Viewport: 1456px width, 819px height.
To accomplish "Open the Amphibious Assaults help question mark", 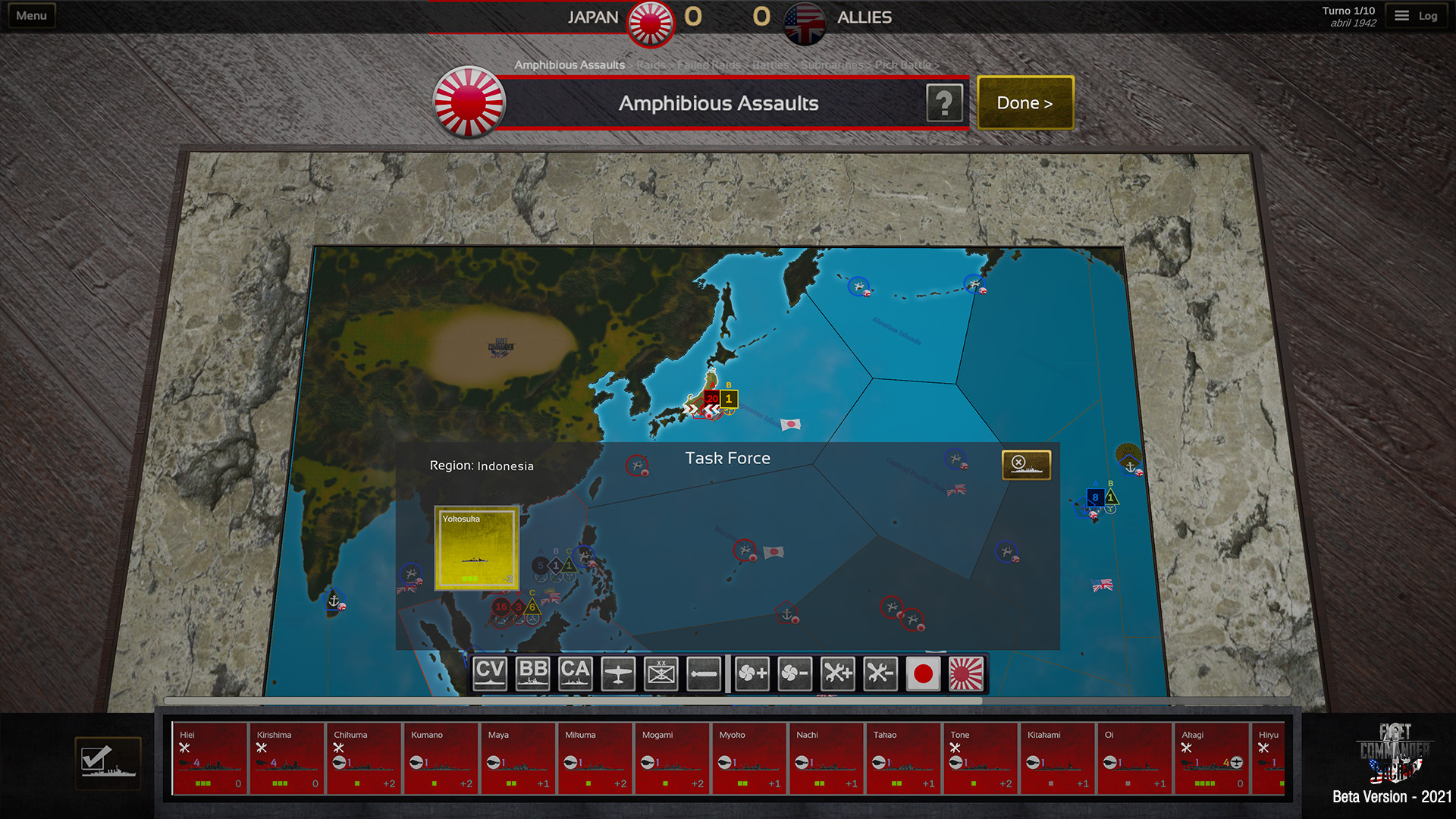I will tap(944, 102).
